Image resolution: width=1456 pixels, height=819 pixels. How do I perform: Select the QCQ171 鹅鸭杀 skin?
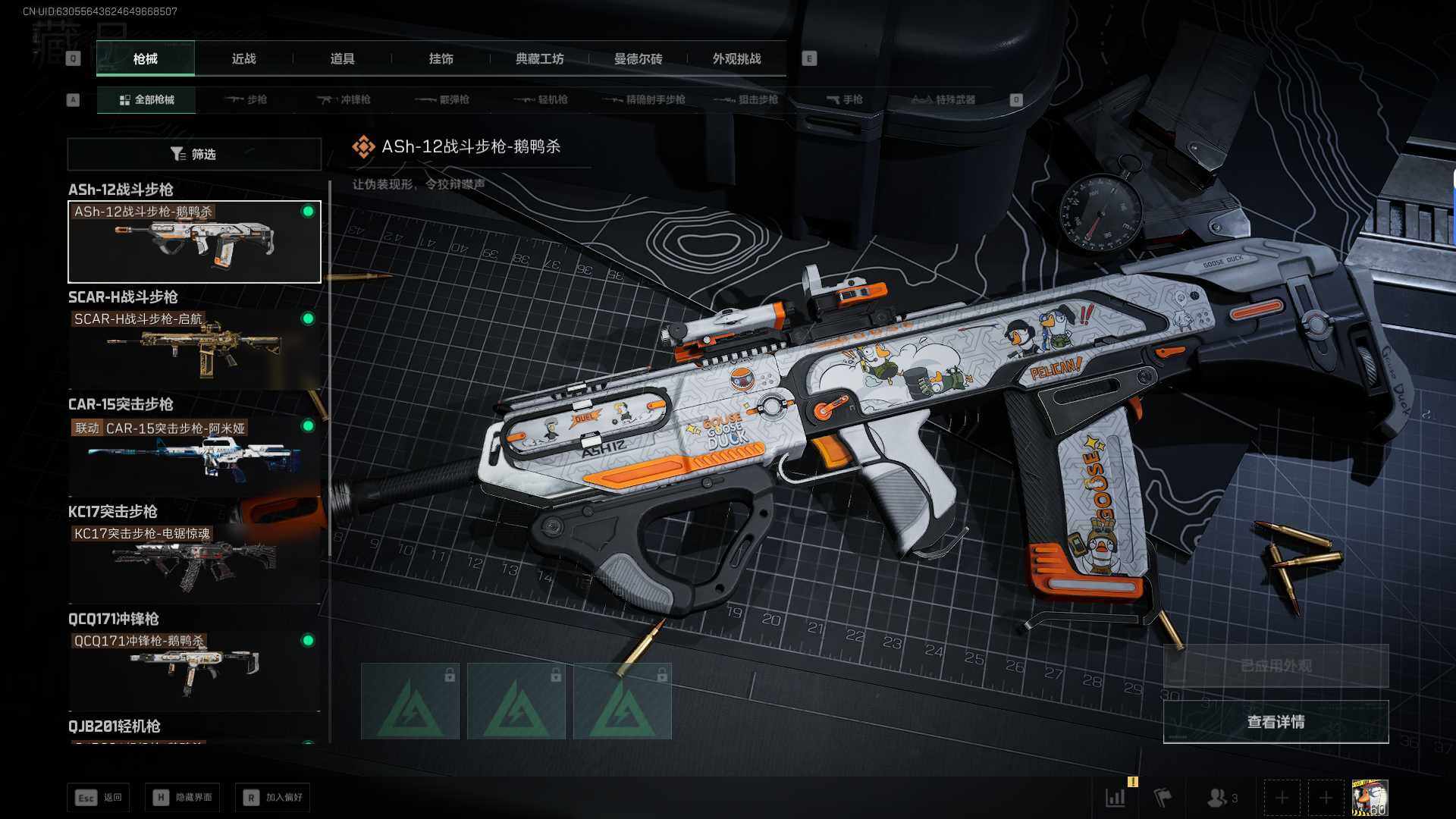(x=194, y=670)
